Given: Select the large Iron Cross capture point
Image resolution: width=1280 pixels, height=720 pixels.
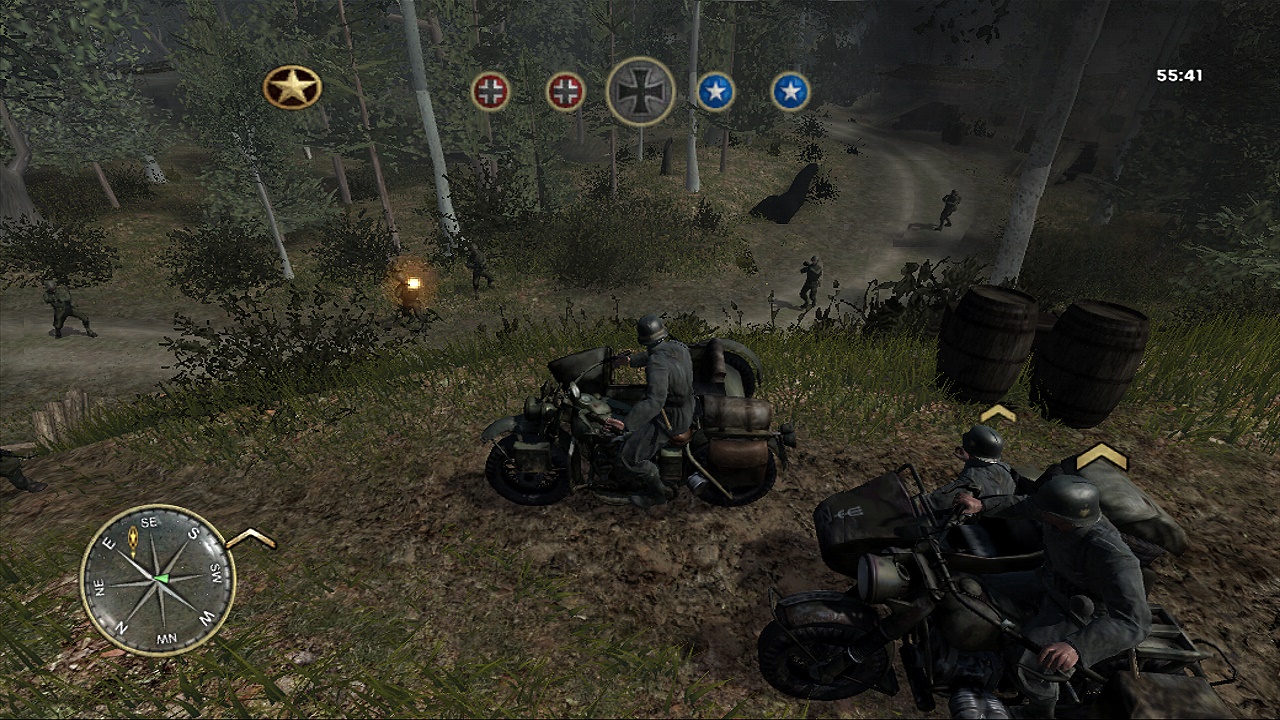Looking at the screenshot, I should pos(640,91).
